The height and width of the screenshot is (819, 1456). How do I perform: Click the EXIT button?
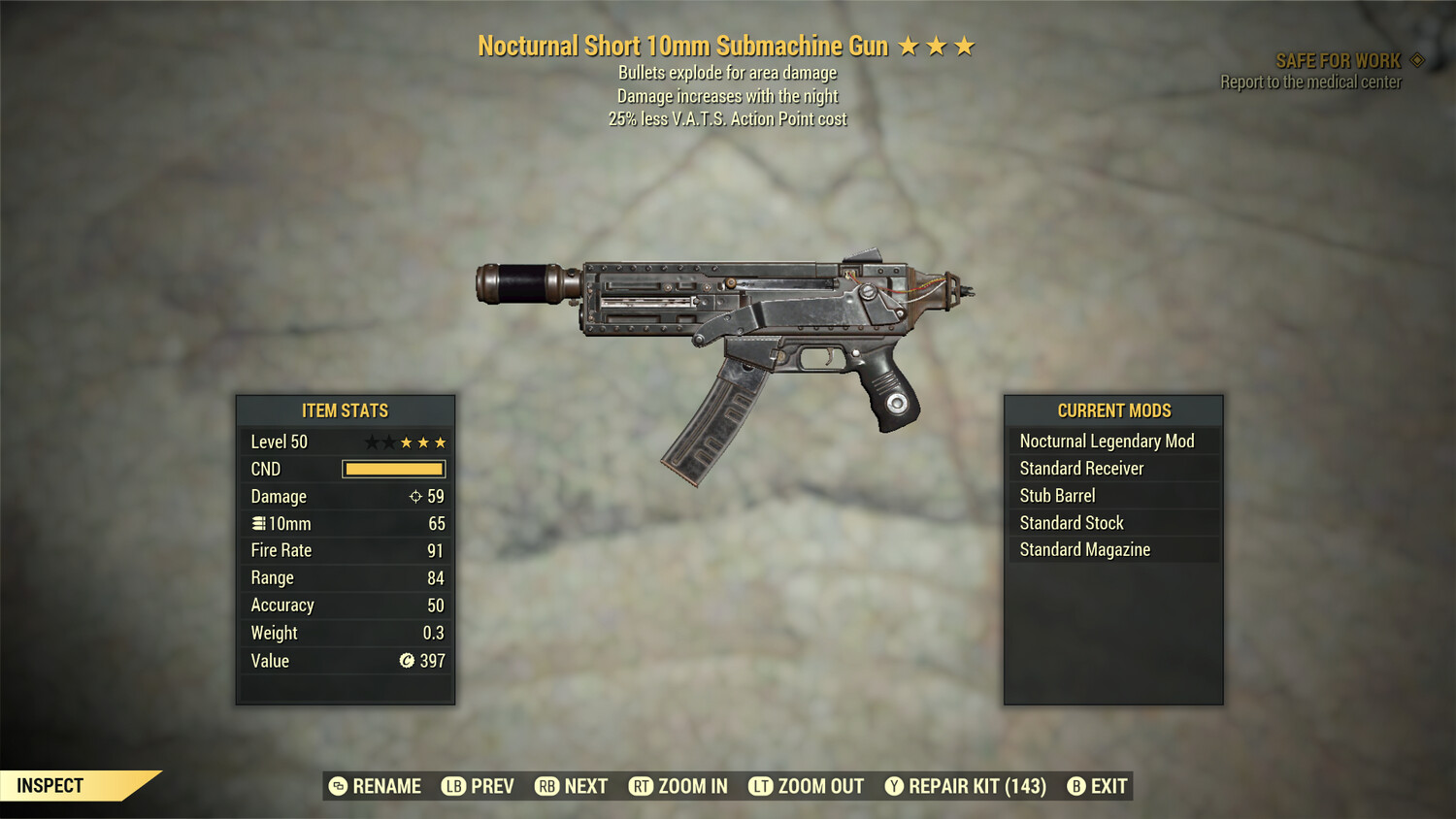(x=1098, y=786)
